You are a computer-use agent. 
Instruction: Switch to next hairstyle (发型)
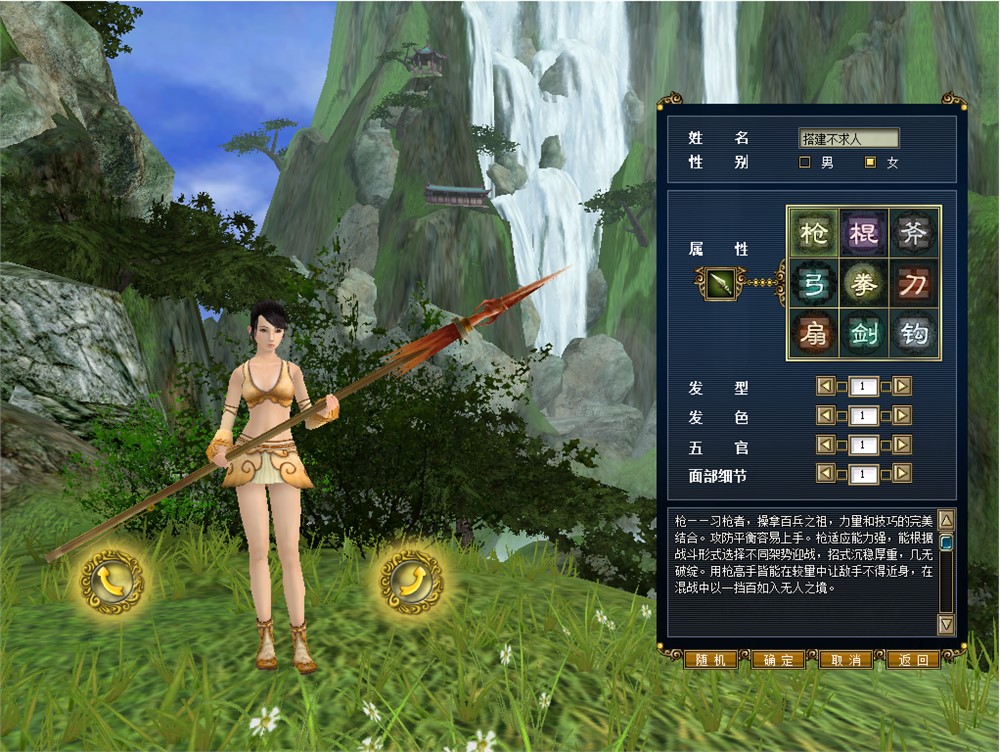902,386
